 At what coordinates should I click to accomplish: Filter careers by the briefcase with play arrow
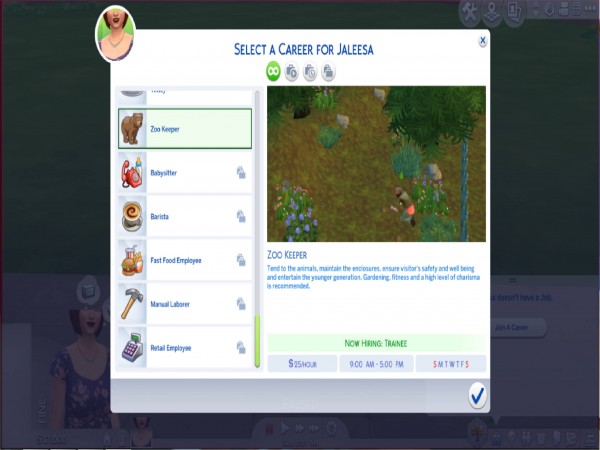pos(292,72)
